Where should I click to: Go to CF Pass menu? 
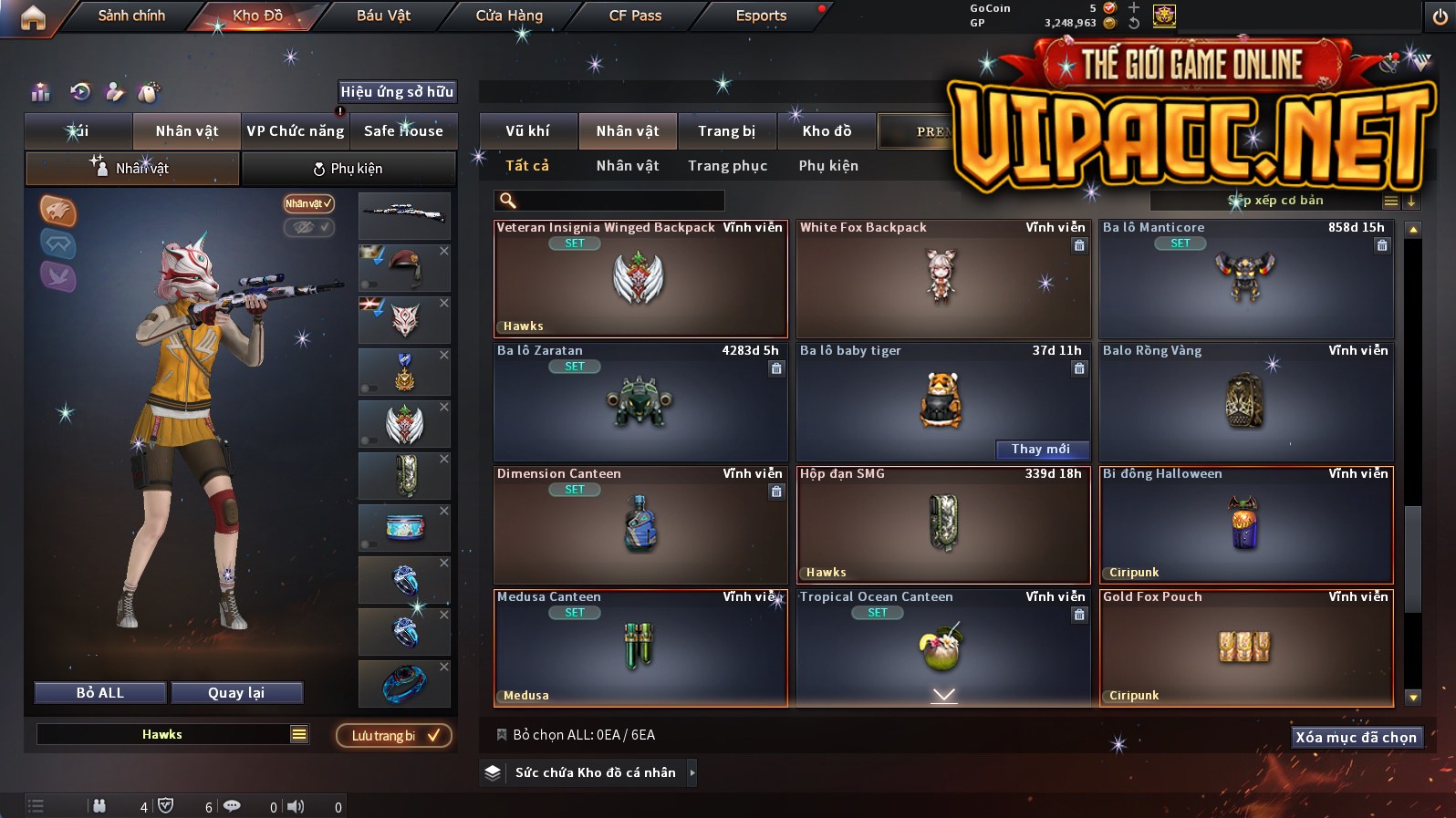635,16
